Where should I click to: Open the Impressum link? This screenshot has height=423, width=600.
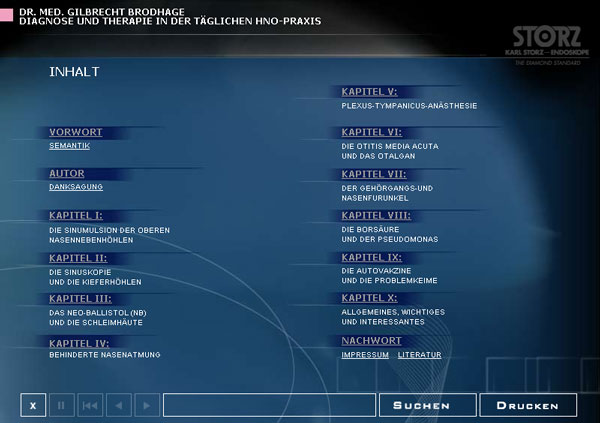tap(365, 355)
